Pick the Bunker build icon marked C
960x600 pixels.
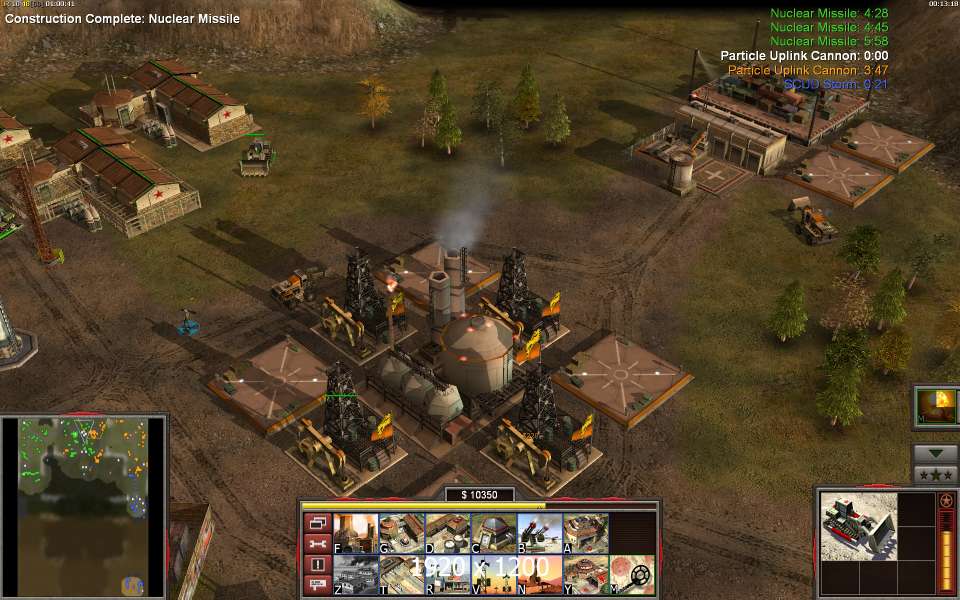(493, 533)
